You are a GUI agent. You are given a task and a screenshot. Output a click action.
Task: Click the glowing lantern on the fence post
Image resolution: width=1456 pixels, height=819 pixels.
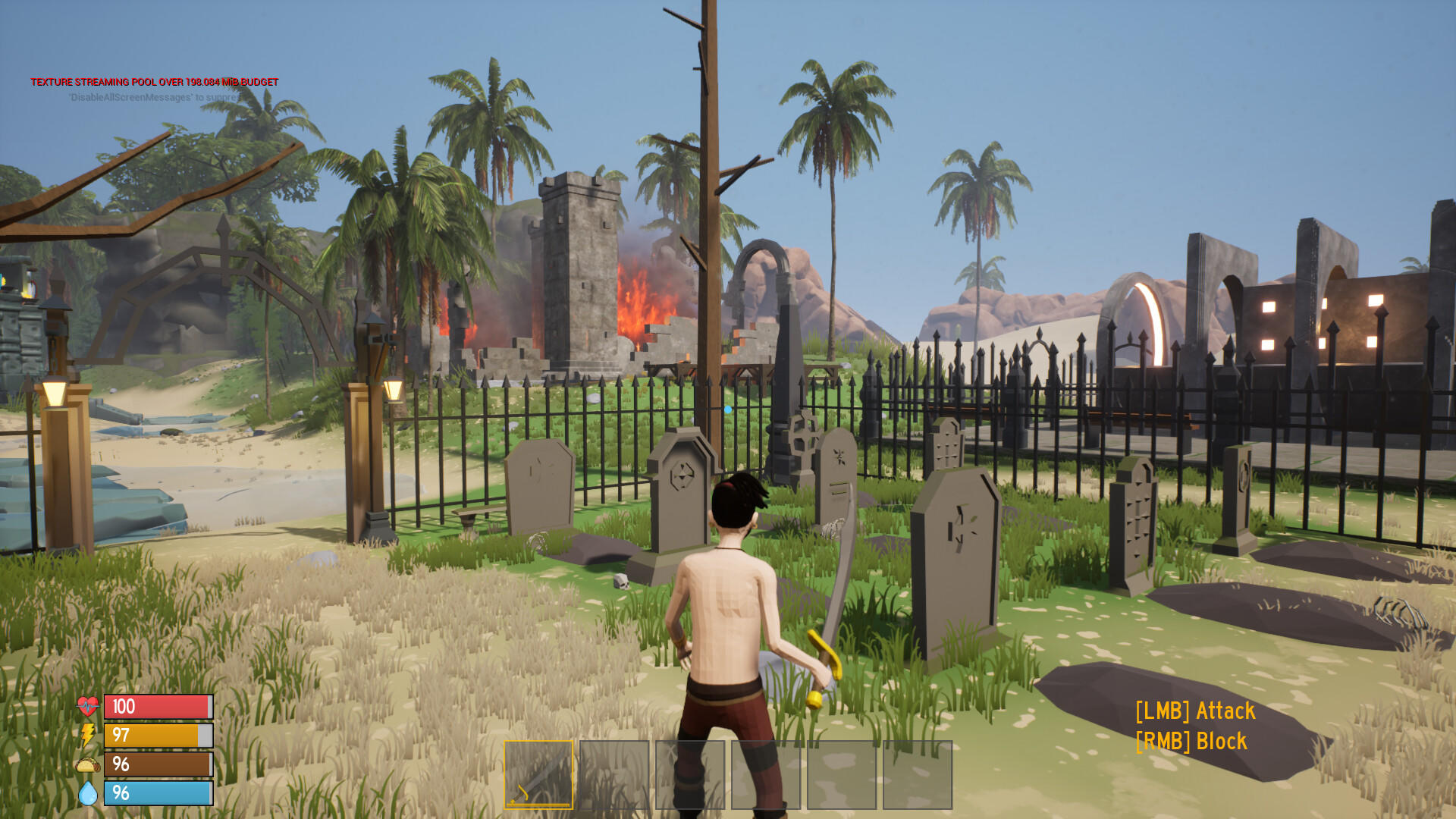point(394,388)
